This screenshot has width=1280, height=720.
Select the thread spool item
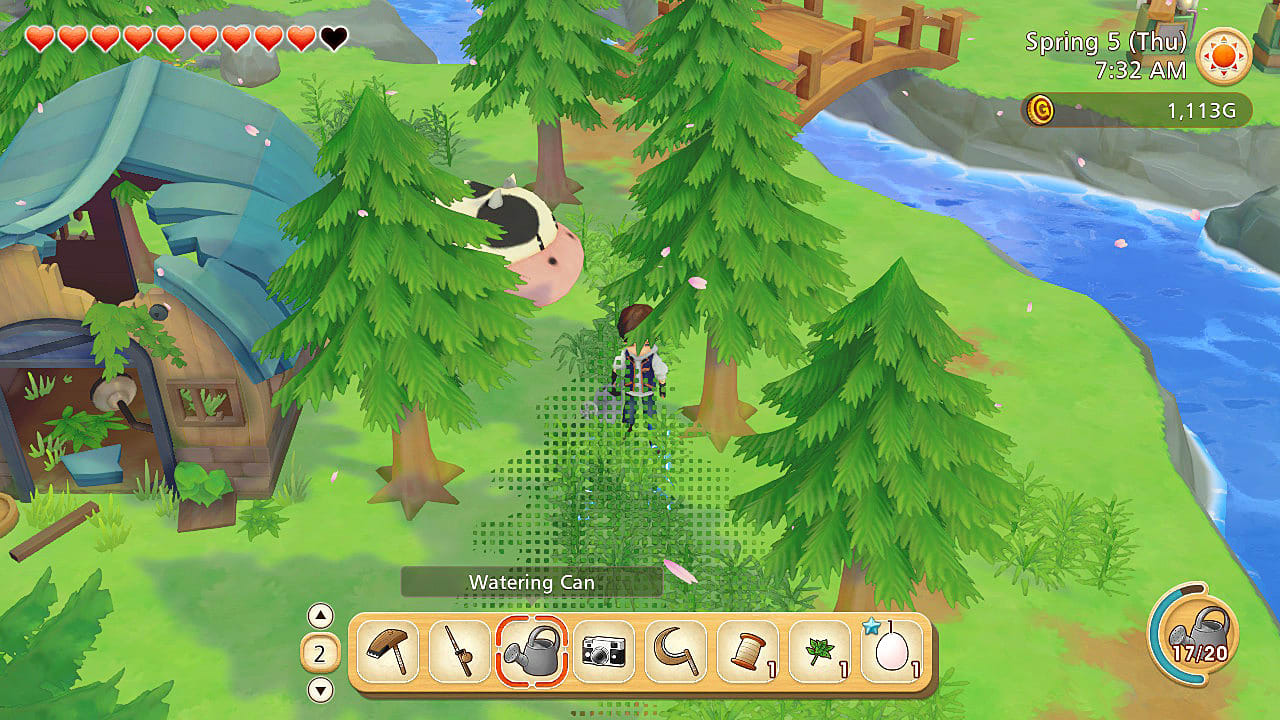click(x=747, y=651)
